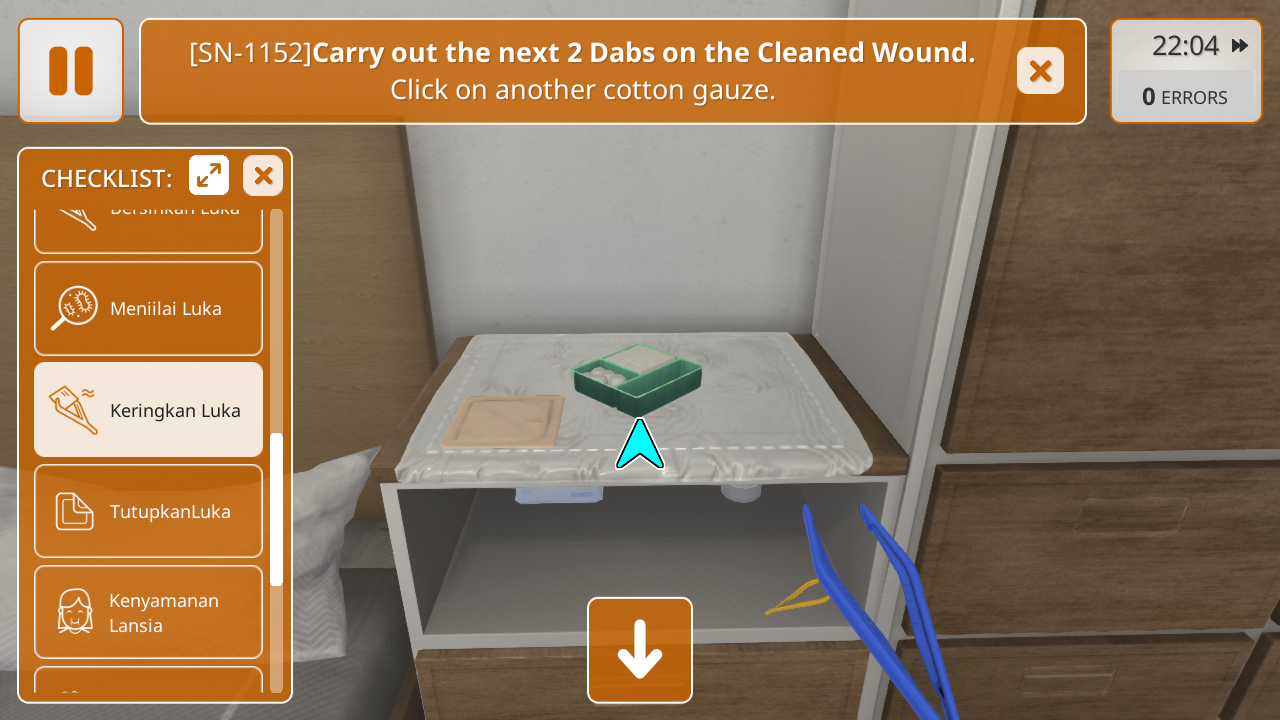
Task: Fast-forward the timer
Action: [1240, 46]
